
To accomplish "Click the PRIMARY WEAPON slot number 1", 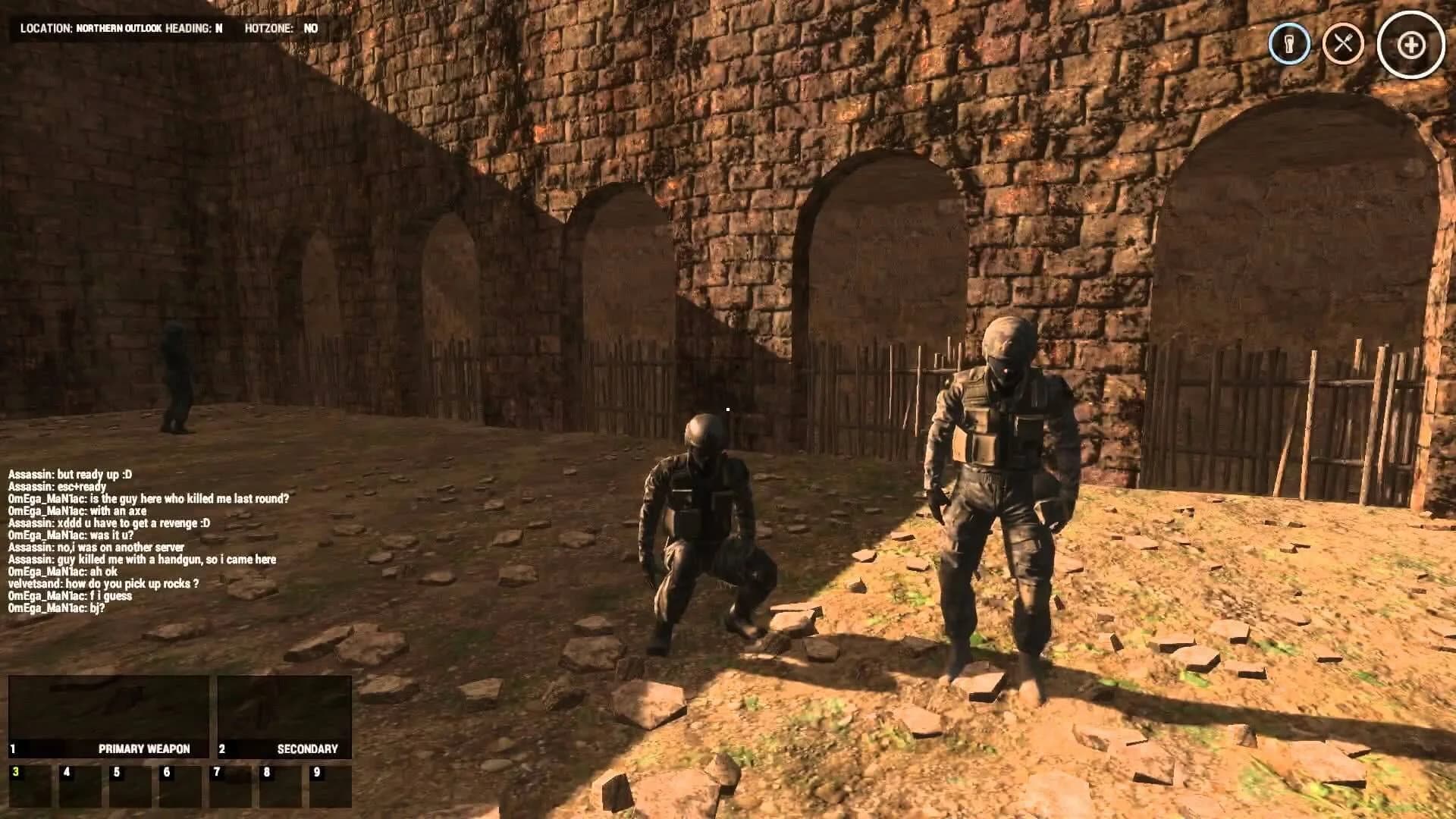I will (x=12, y=748).
